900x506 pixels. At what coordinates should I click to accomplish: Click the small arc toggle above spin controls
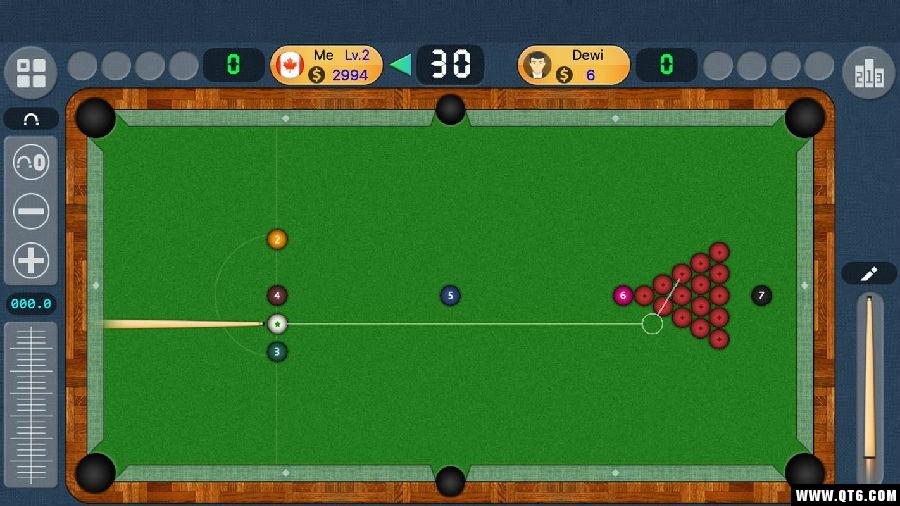point(31,119)
